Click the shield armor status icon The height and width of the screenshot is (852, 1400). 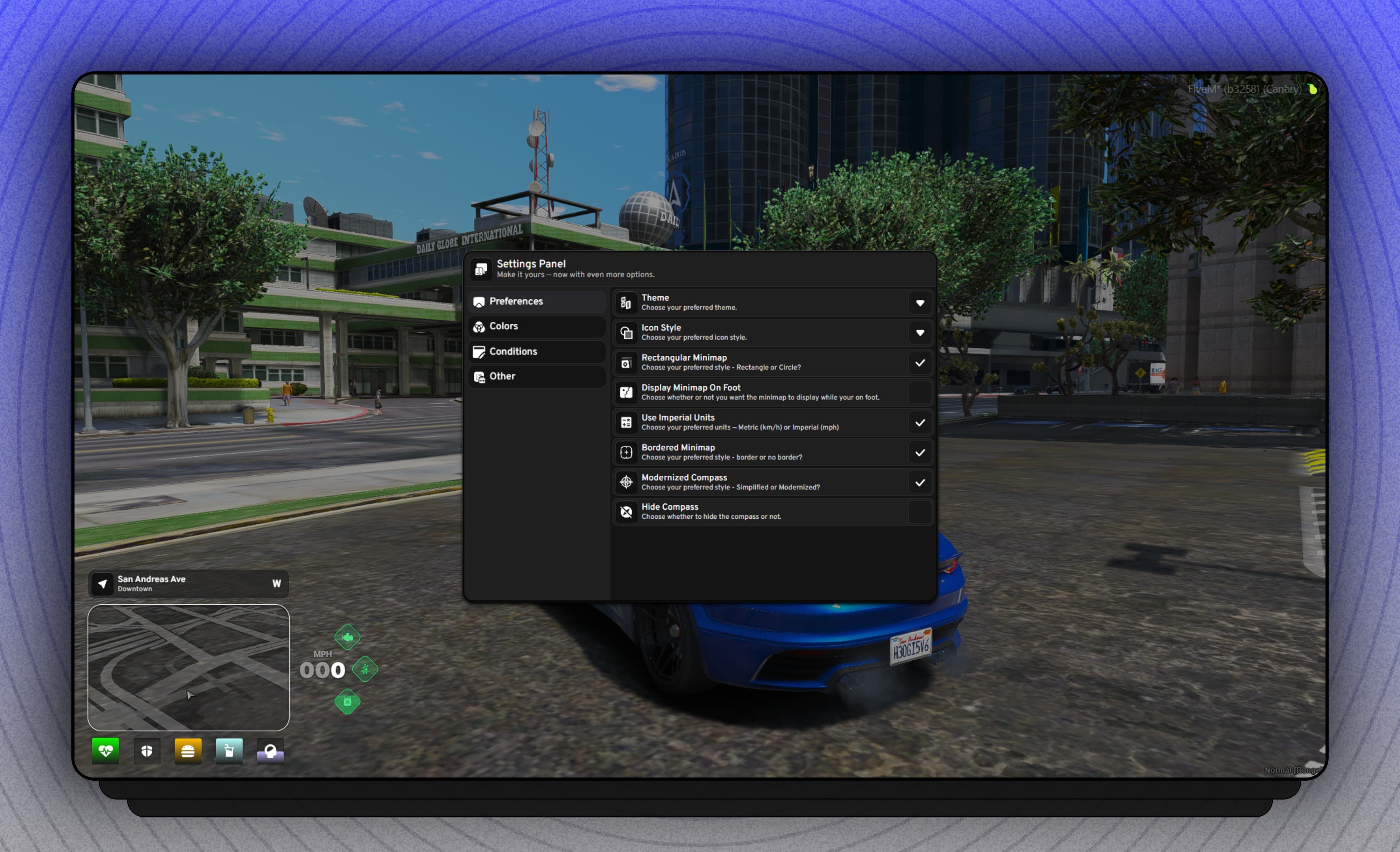pyautogui.click(x=147, y=751)
